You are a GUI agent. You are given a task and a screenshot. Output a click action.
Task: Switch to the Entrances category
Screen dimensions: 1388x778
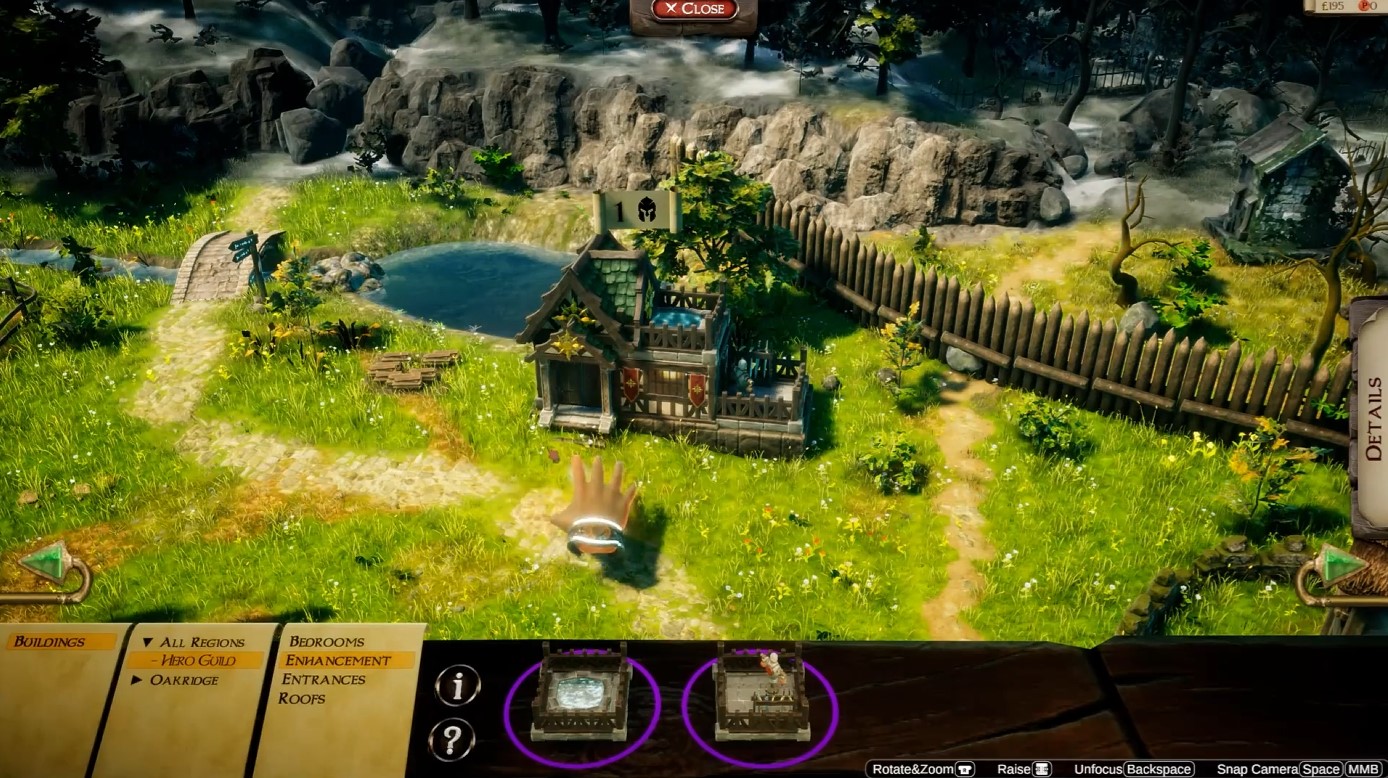(323, 679)
